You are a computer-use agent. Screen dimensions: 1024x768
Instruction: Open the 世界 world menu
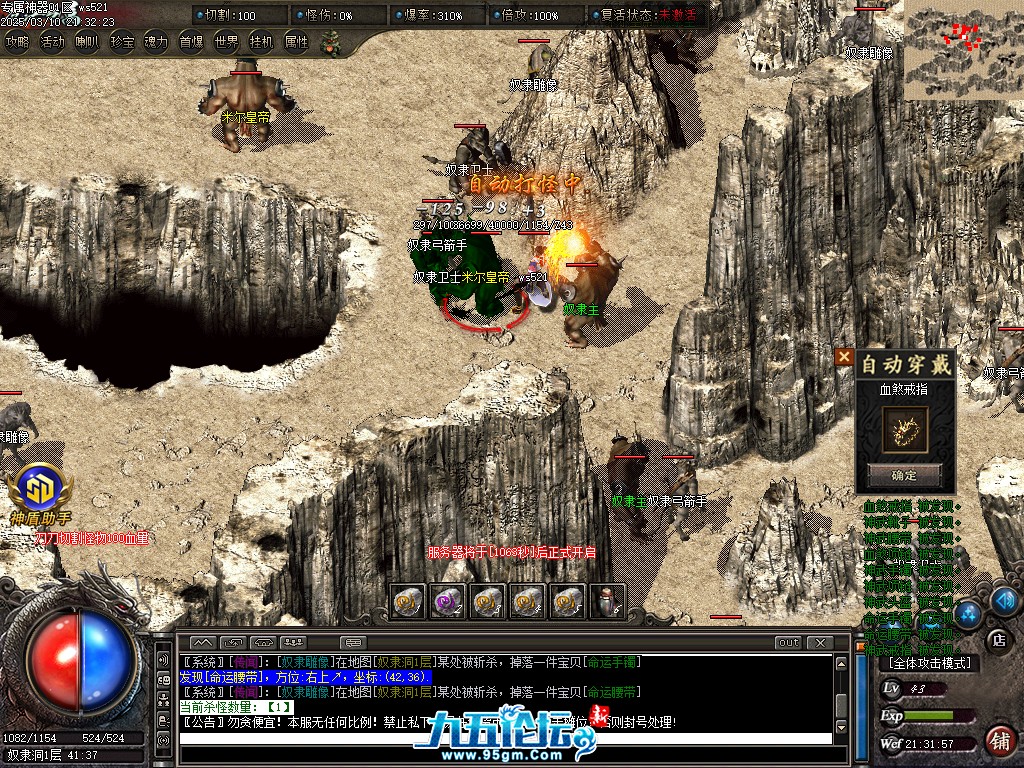(226, 42)
